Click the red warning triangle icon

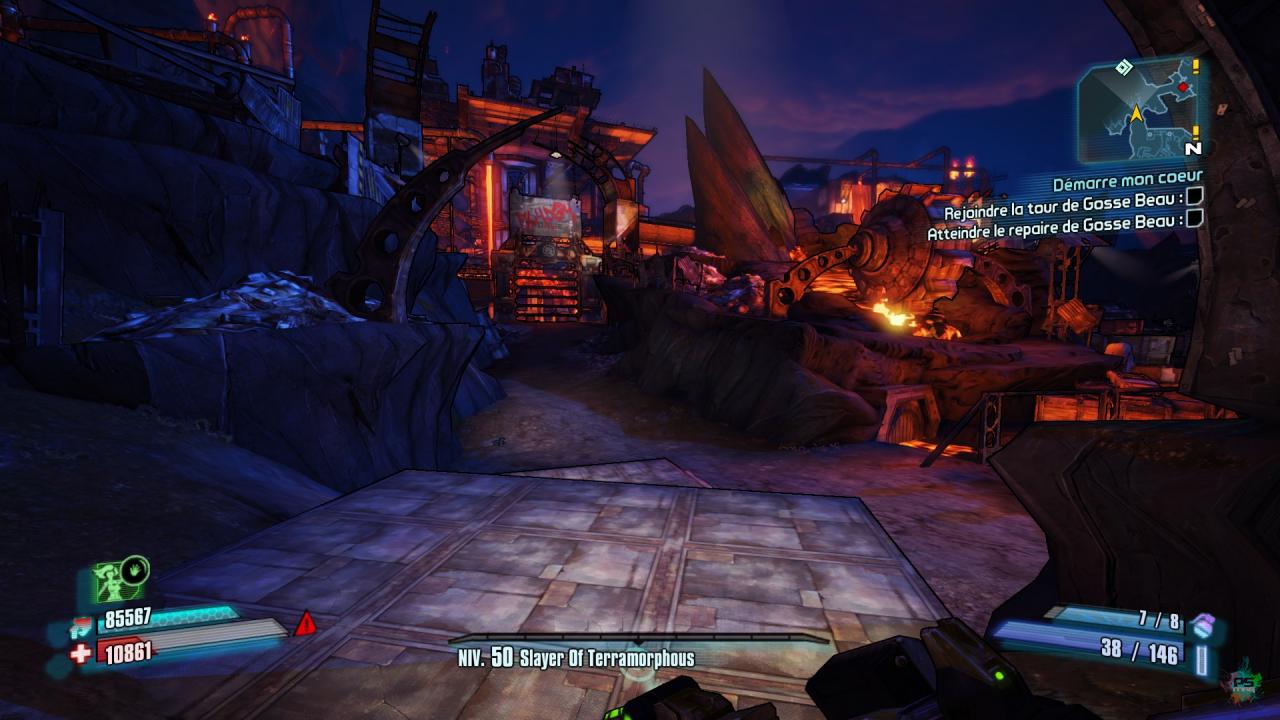tap(305, 625)
